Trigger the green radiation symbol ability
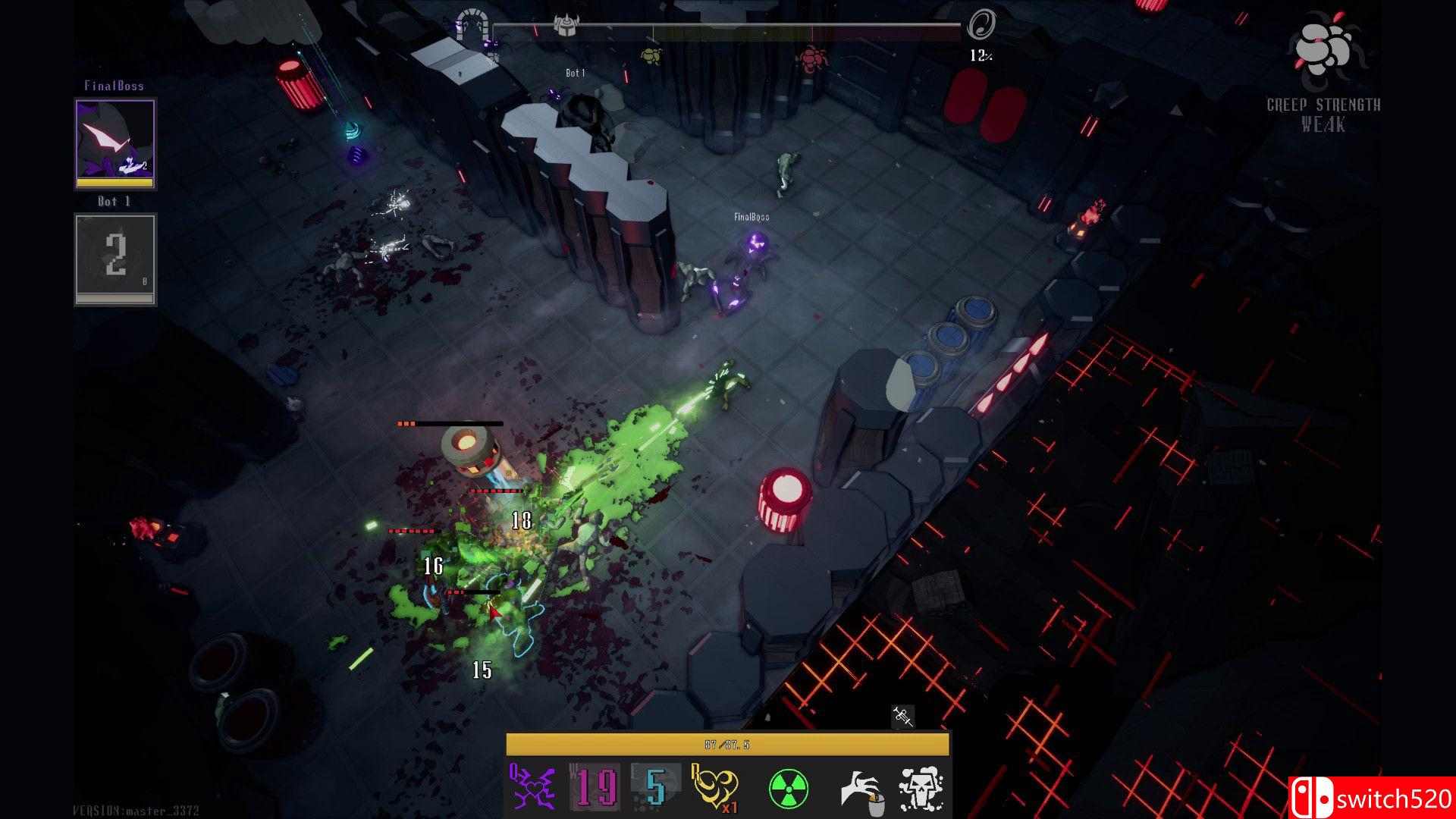The width and height of the screenshot is (1456, 819). tap(789, 789)
